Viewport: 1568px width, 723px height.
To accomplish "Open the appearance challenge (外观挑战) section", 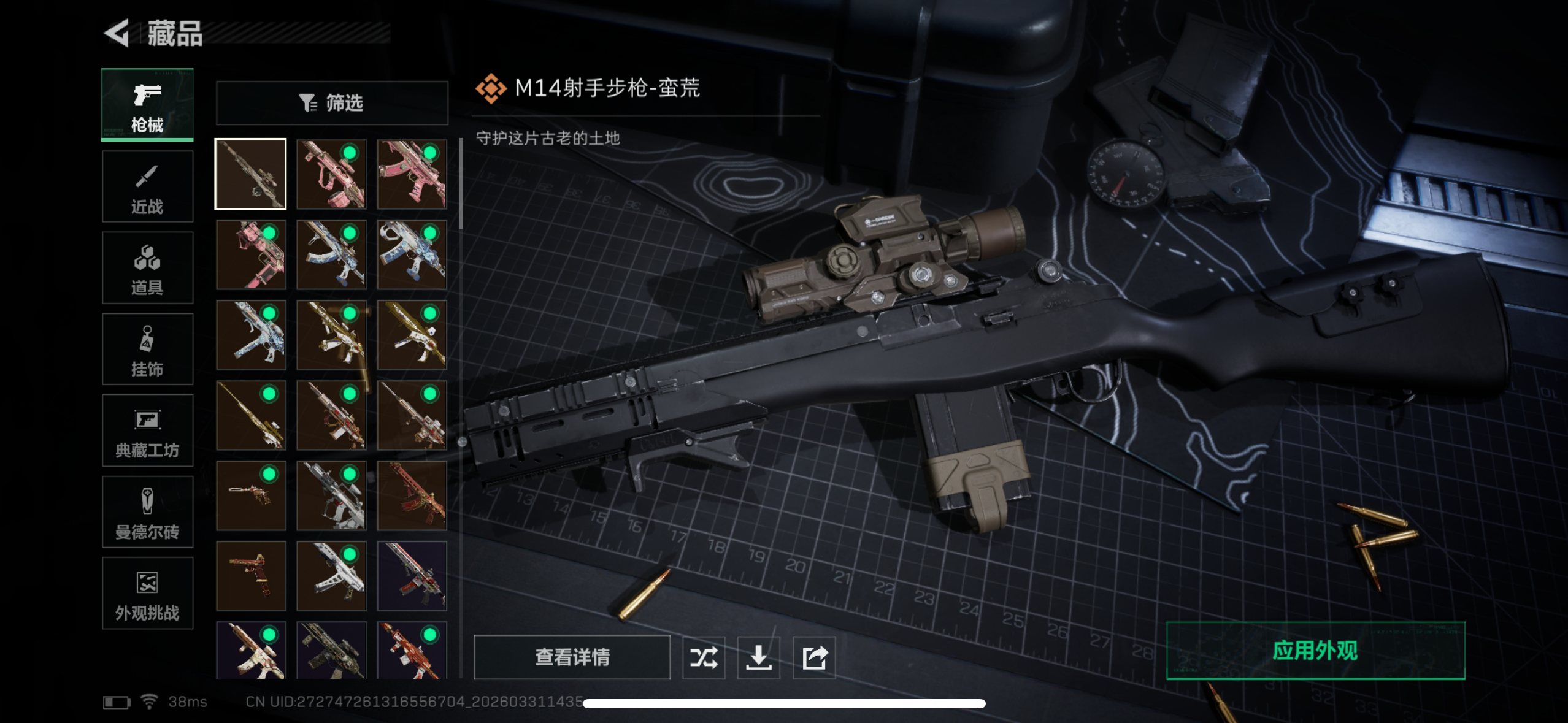I will (x=147, y=594).
